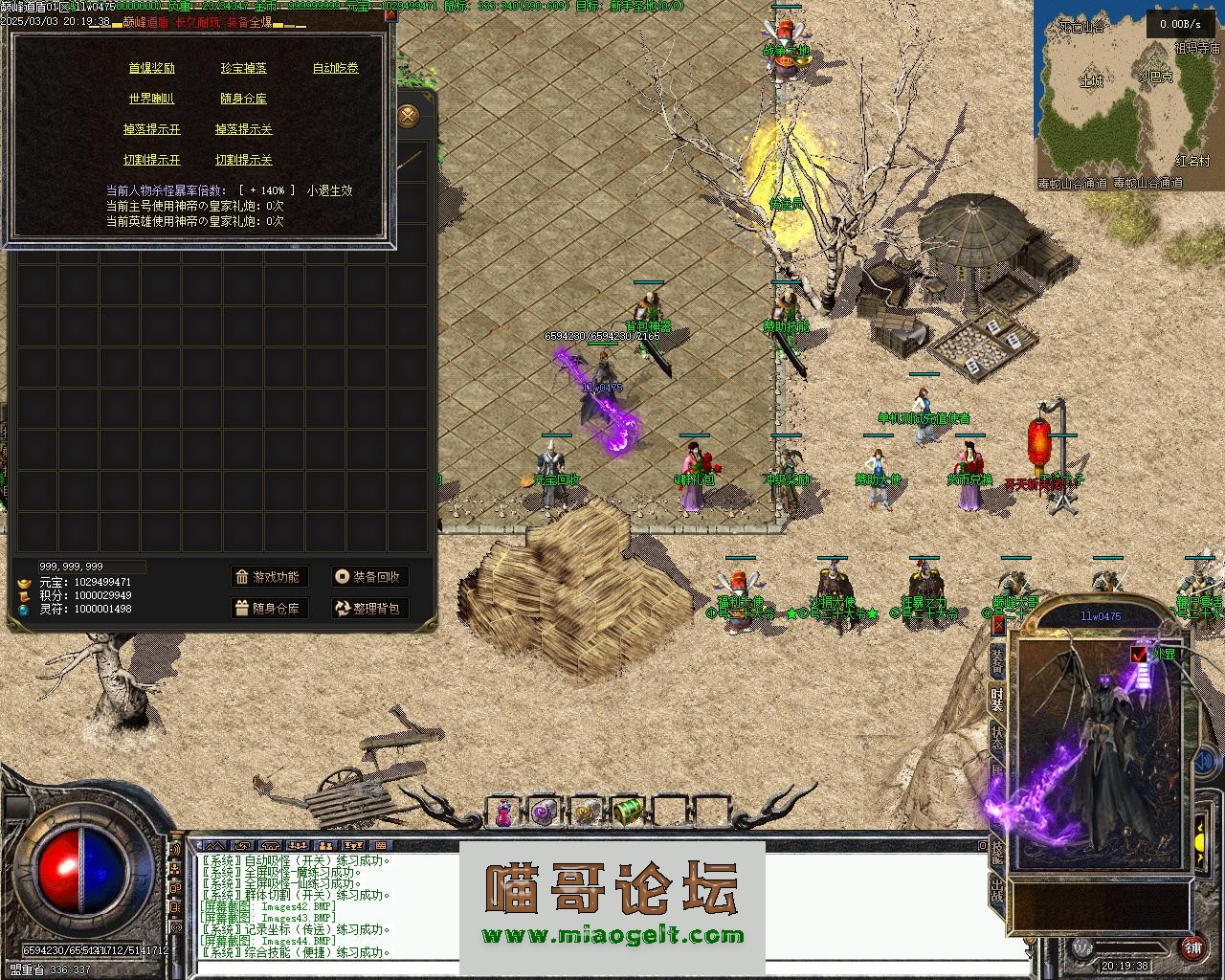
Task: Open the red 铺 shop button
Action: (1192, 947)
